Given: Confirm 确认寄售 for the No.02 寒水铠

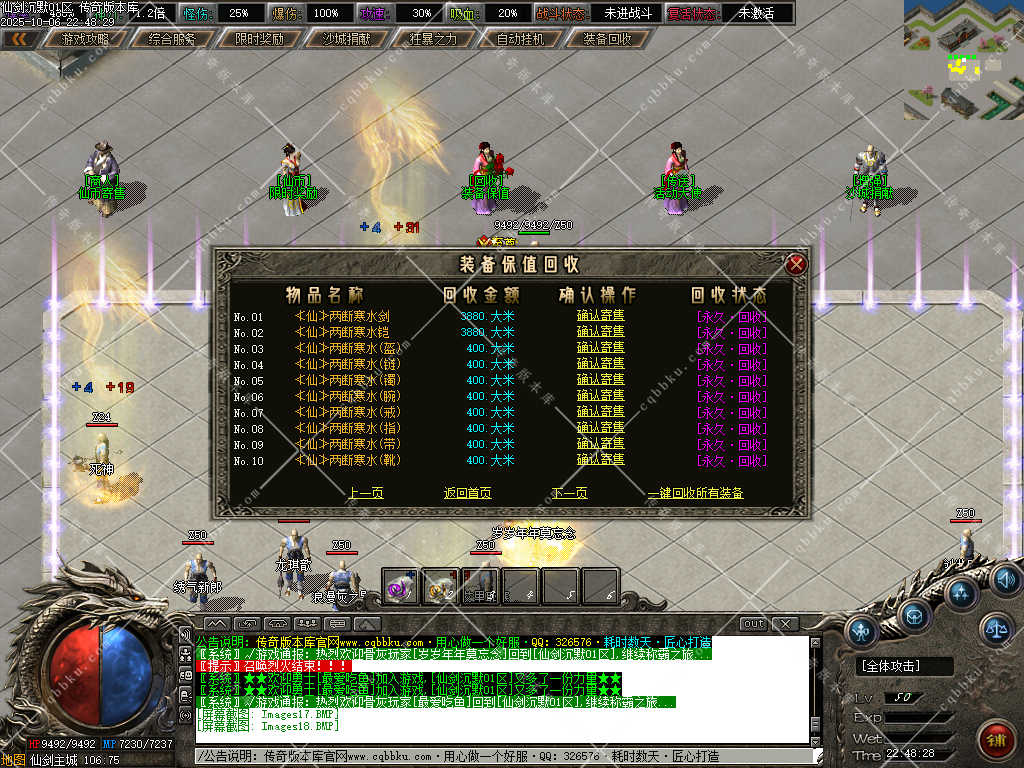Looking at the screenshot, I should 600,332.
